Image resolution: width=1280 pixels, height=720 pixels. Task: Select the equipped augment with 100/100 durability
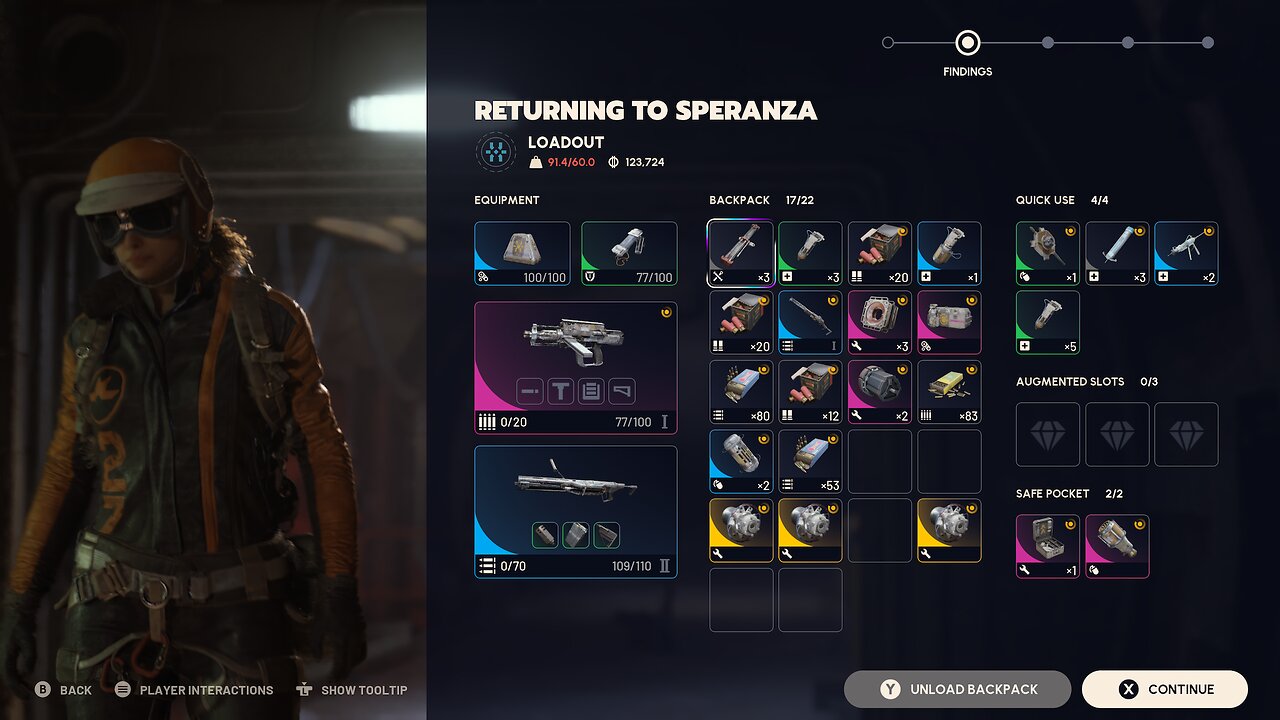coord(522,253)
